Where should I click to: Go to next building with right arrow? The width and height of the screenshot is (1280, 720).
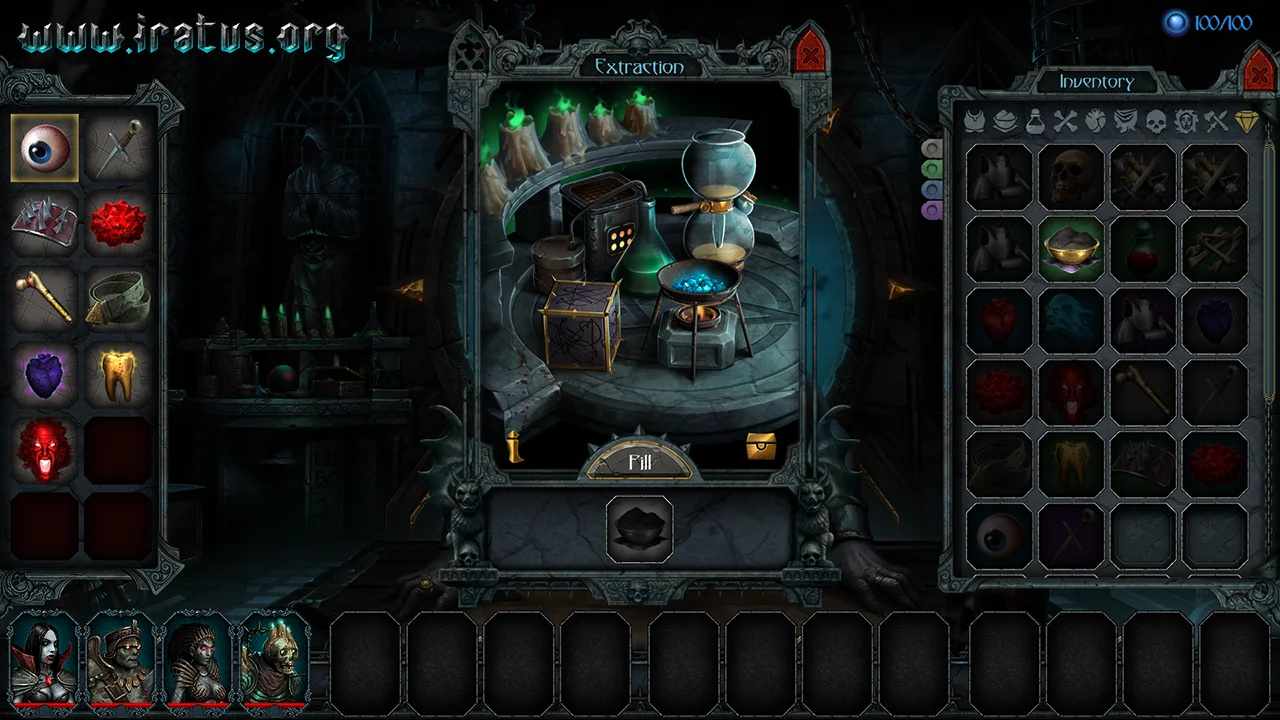point(899,290)
